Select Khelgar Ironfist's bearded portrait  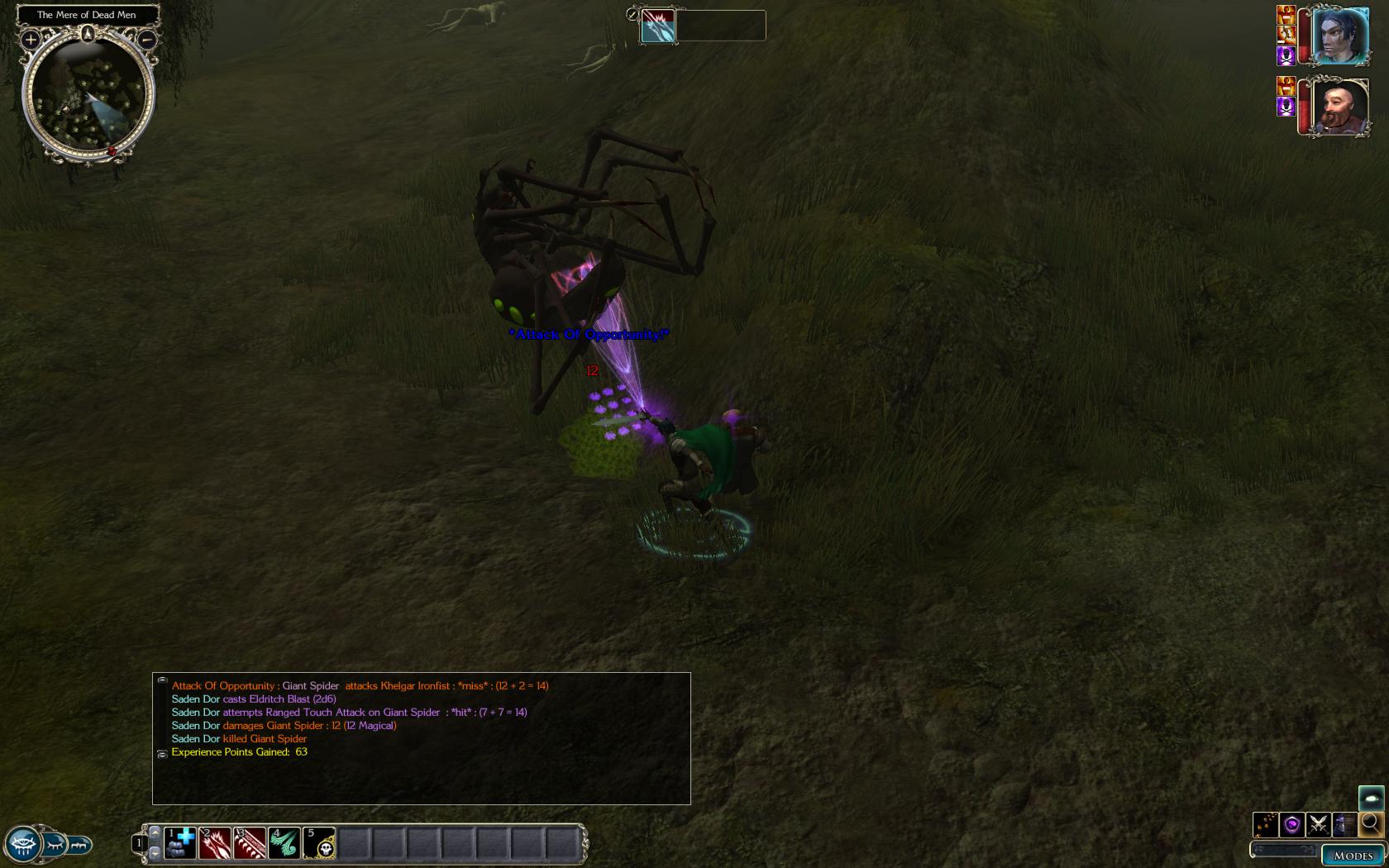point(1339,107)
